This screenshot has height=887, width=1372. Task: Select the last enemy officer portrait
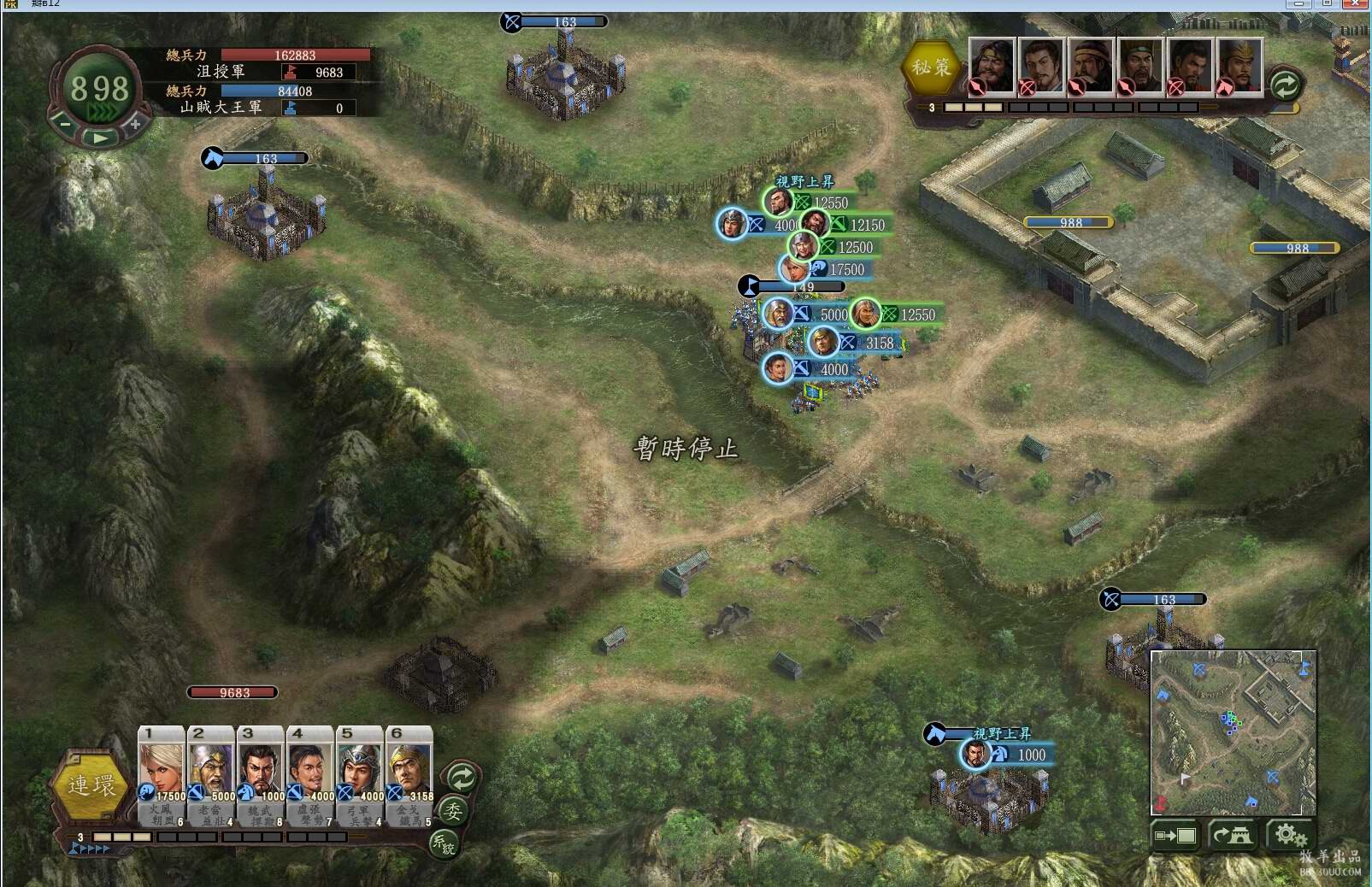(x=1240, y=65)
